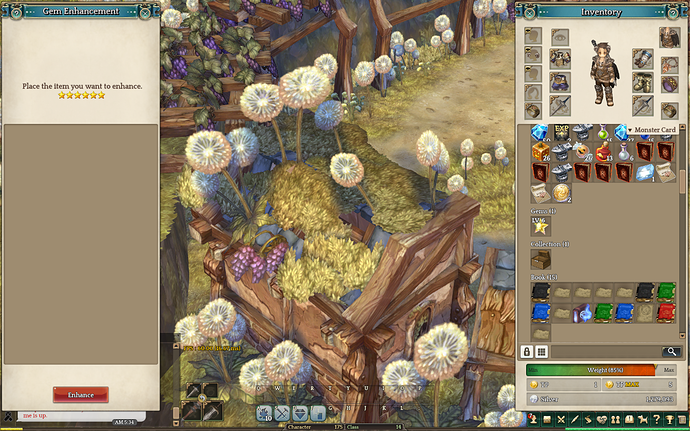
Task: Toggle the inventory lock button
Action: 526,352
